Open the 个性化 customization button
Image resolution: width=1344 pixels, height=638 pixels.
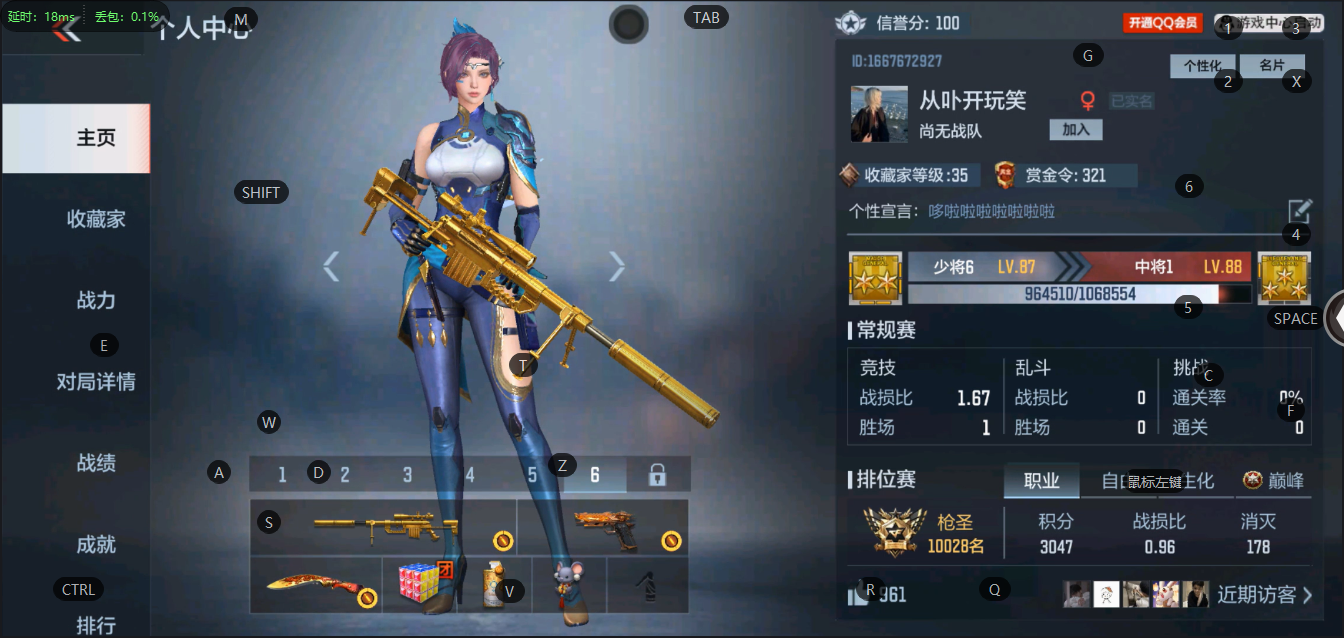click(x=1203, y=66)
